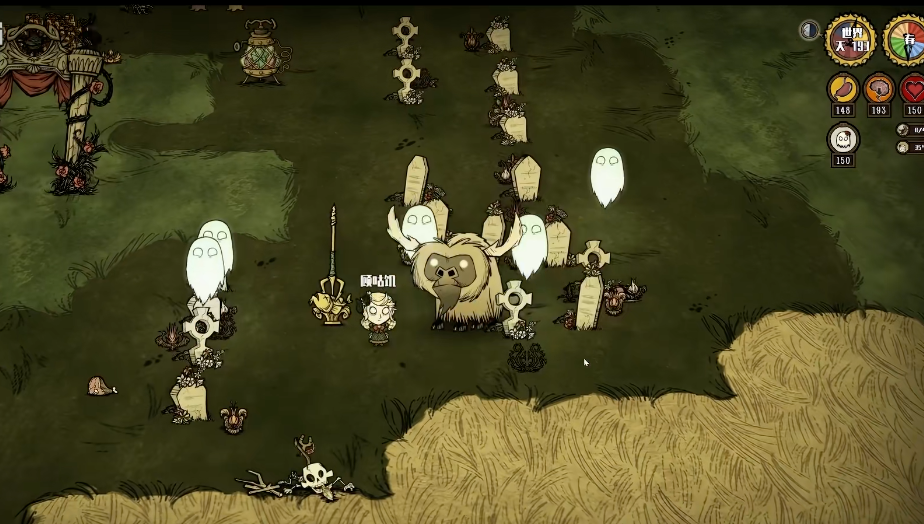Click the moon phase indicator
This screenshot has height=524, width=924.
(810, 30)
